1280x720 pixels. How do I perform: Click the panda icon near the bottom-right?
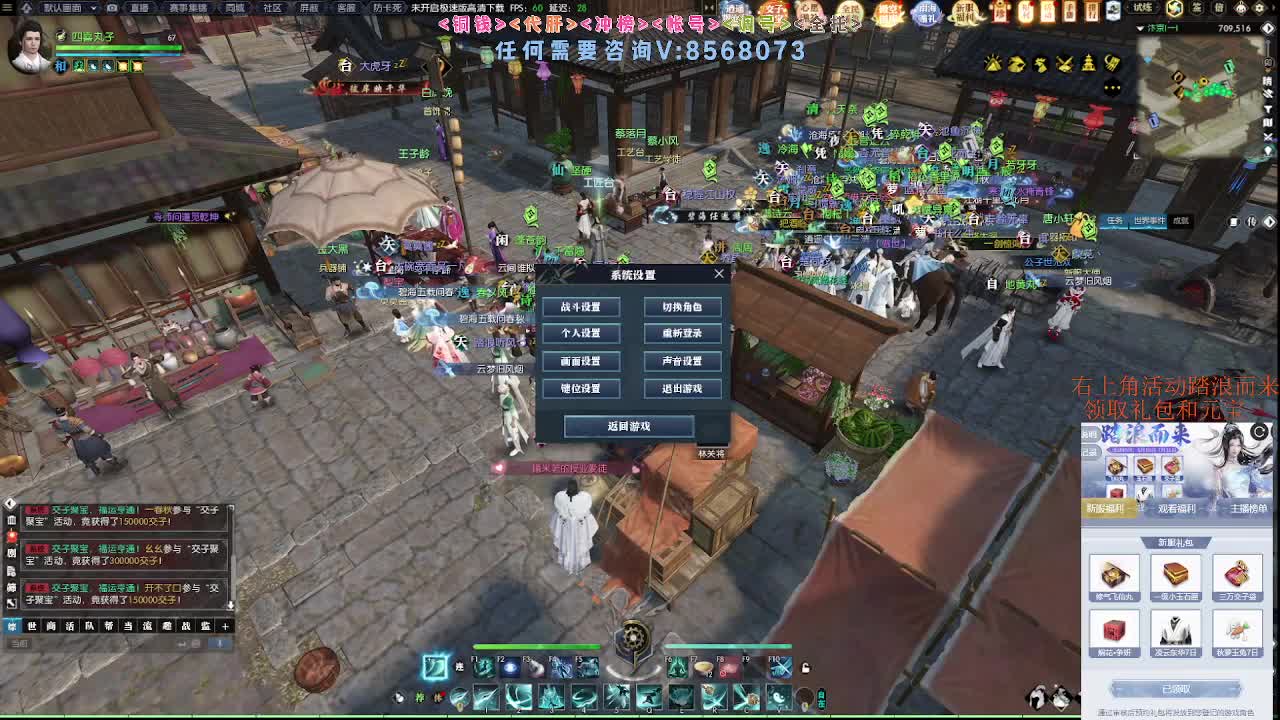pyautogui.click(x=1037, y=698)
